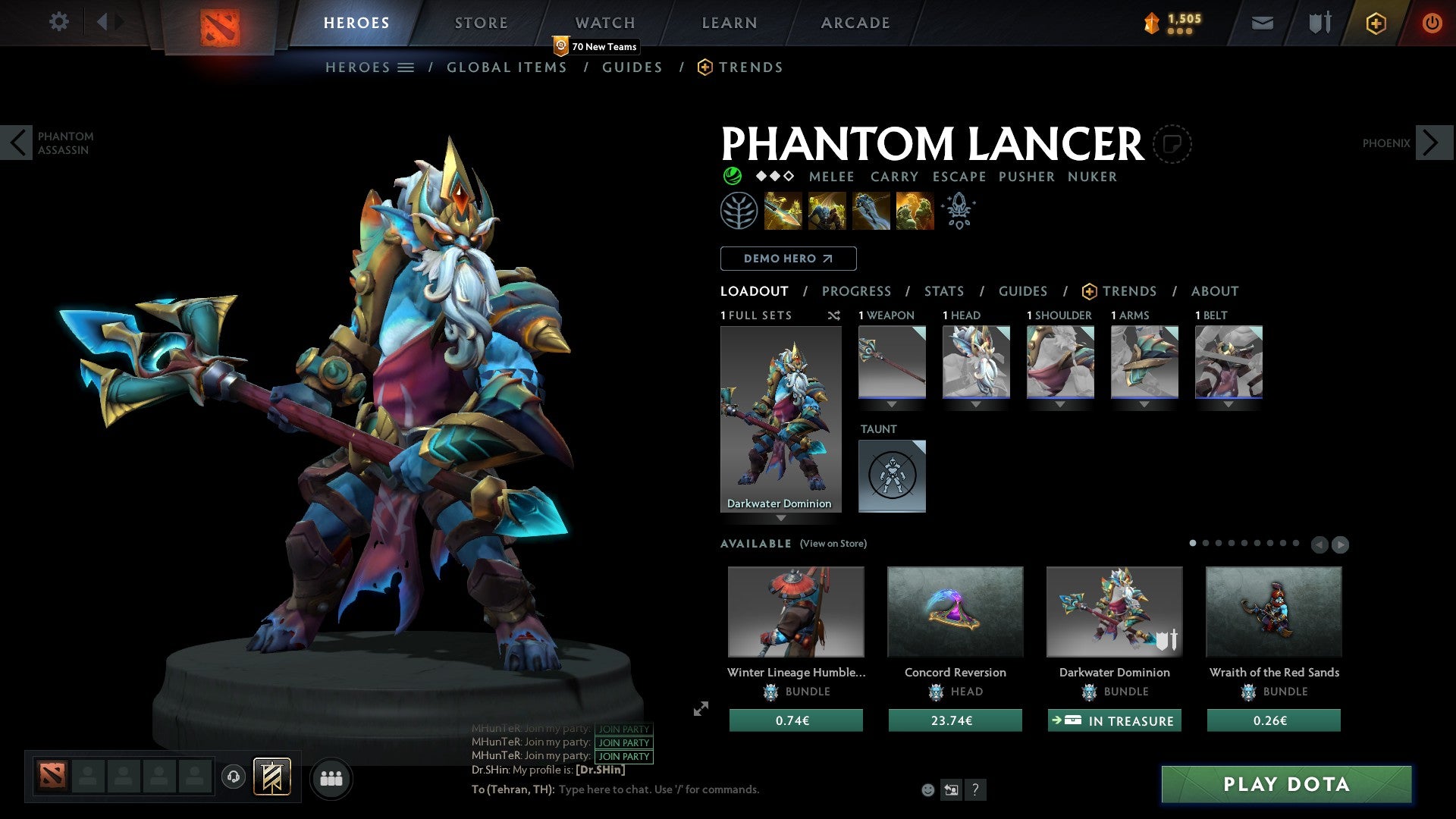This screenshot has height=819, width=1456.
Task: Expand the Weapon slot dropdown arrow
Action: pyautogui.click(x=893, y=404)
